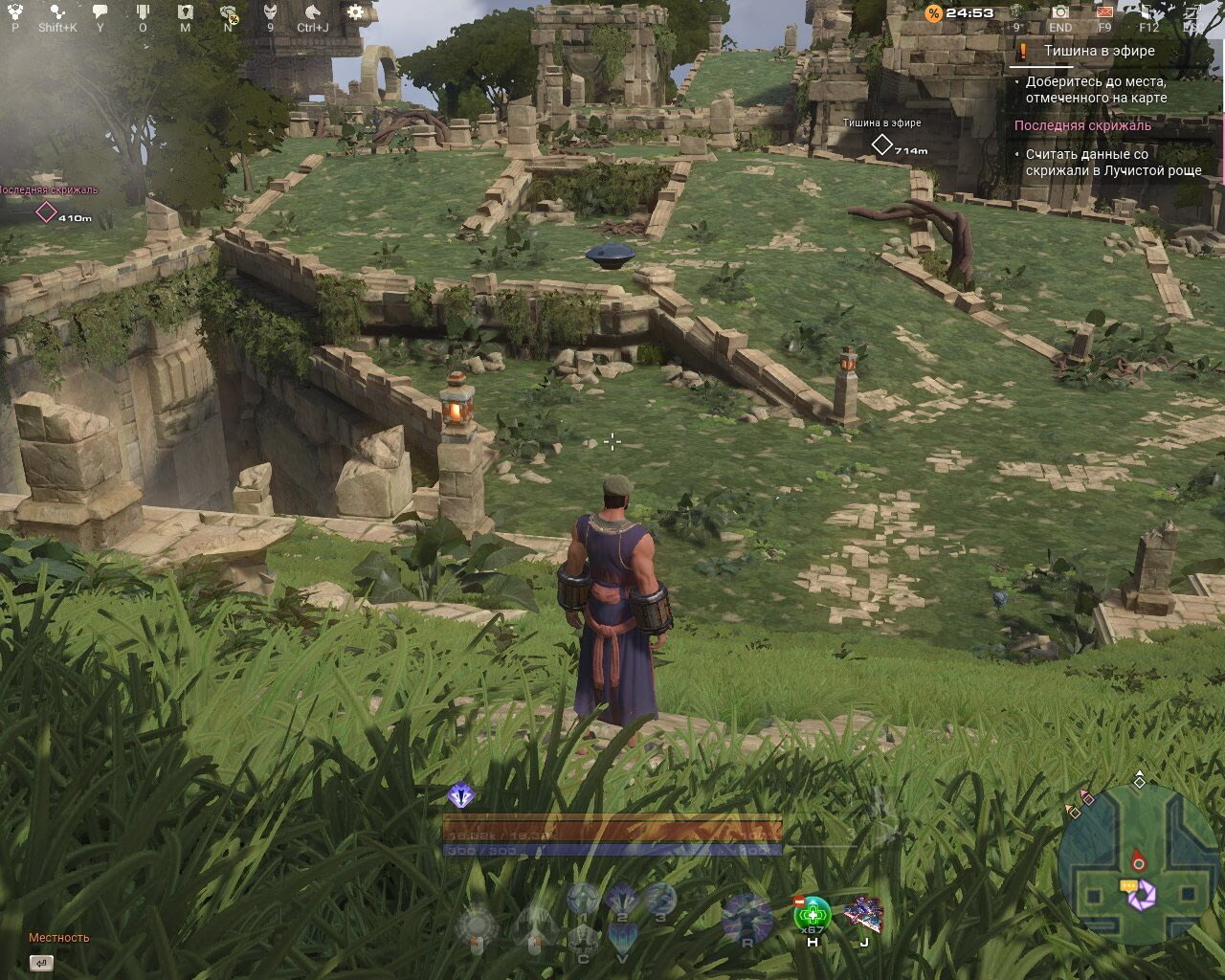Open the game menu via ESC icon
Image resolution: width=1225 pixels, height=980 pixels.
[1192, 13]
